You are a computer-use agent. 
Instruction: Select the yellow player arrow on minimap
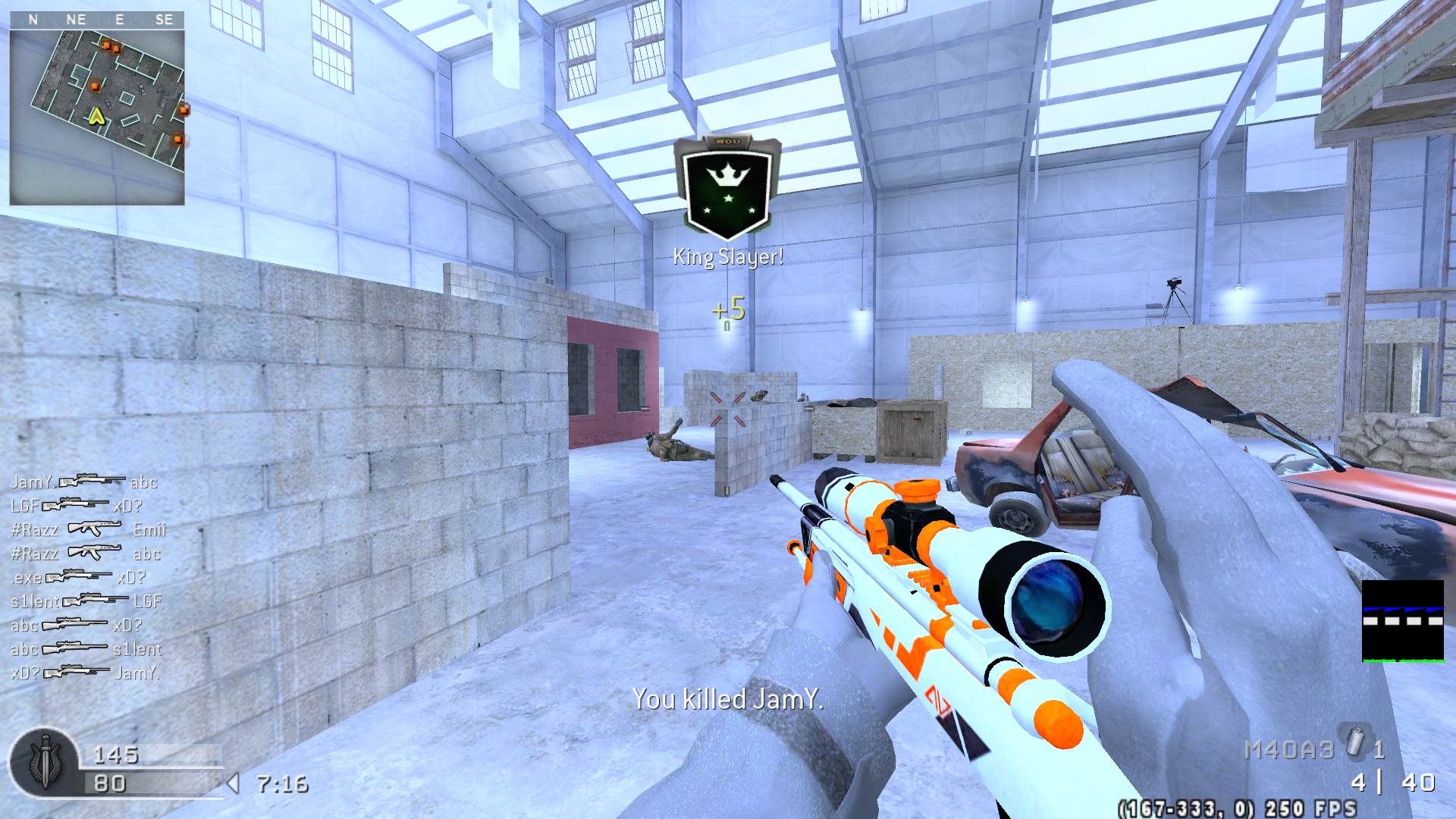[96, 116]
